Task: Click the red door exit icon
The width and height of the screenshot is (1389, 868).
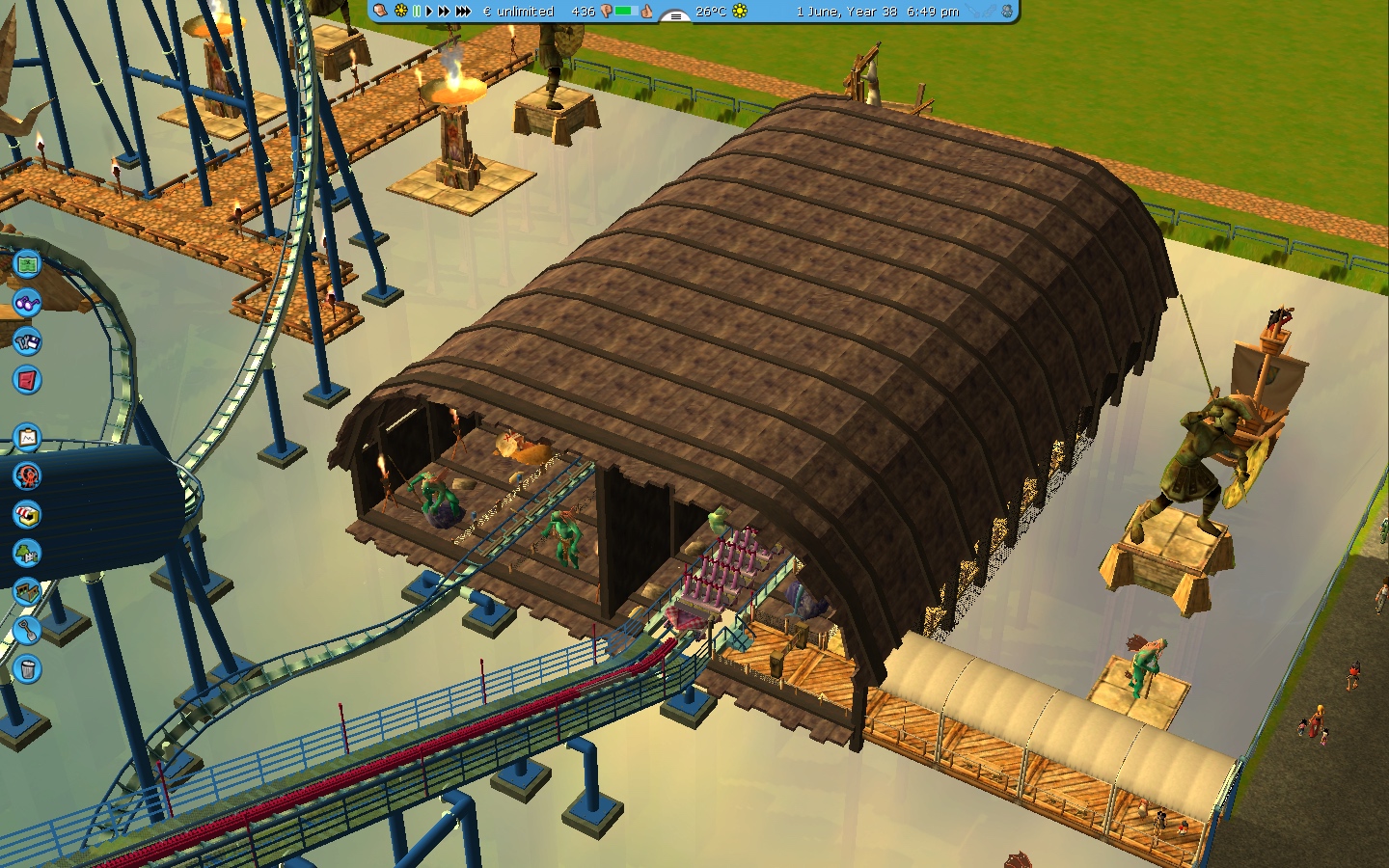Action: coord(27,380)
